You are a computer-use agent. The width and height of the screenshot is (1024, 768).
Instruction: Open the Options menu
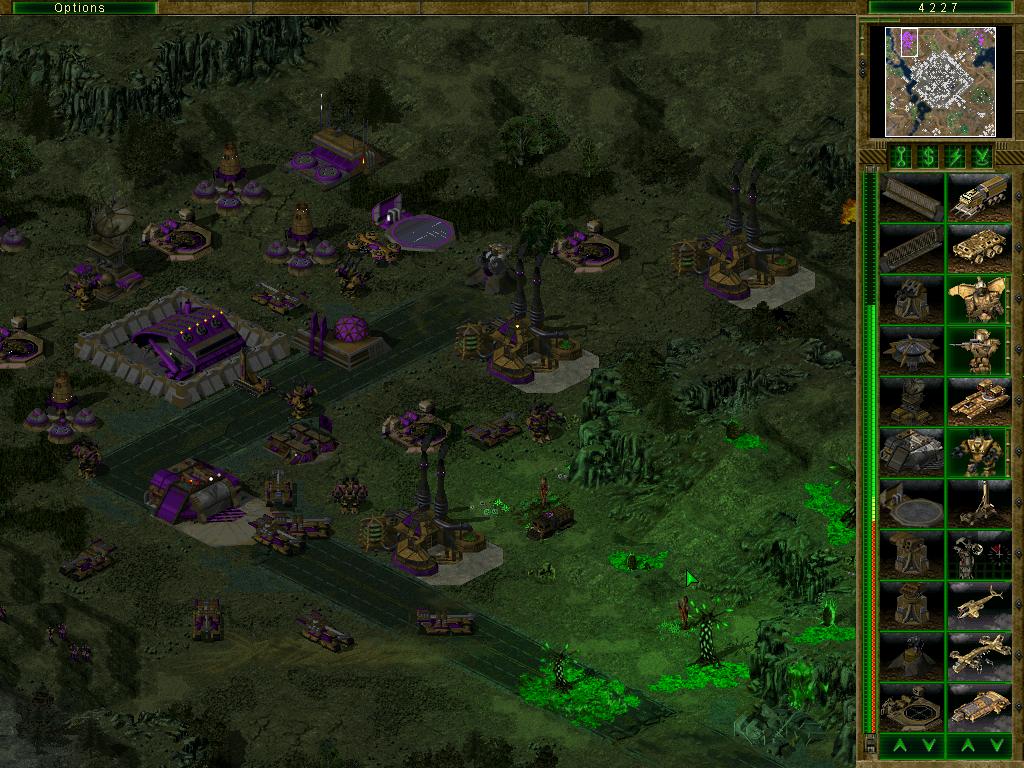(x=80, y=8)
